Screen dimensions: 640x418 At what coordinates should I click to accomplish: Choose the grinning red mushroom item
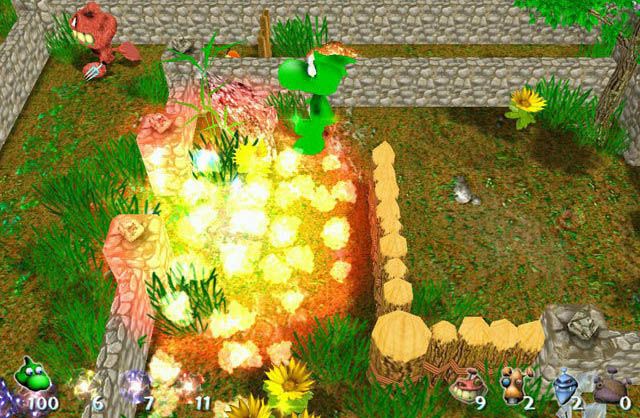click(x=465, y=385)
